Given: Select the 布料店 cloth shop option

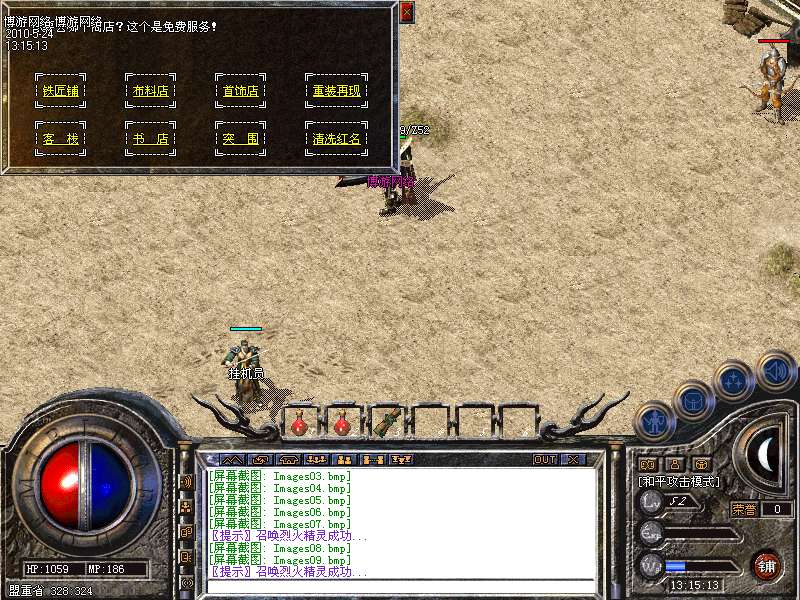Looking at the screenshot, I should tap(150, 91).
